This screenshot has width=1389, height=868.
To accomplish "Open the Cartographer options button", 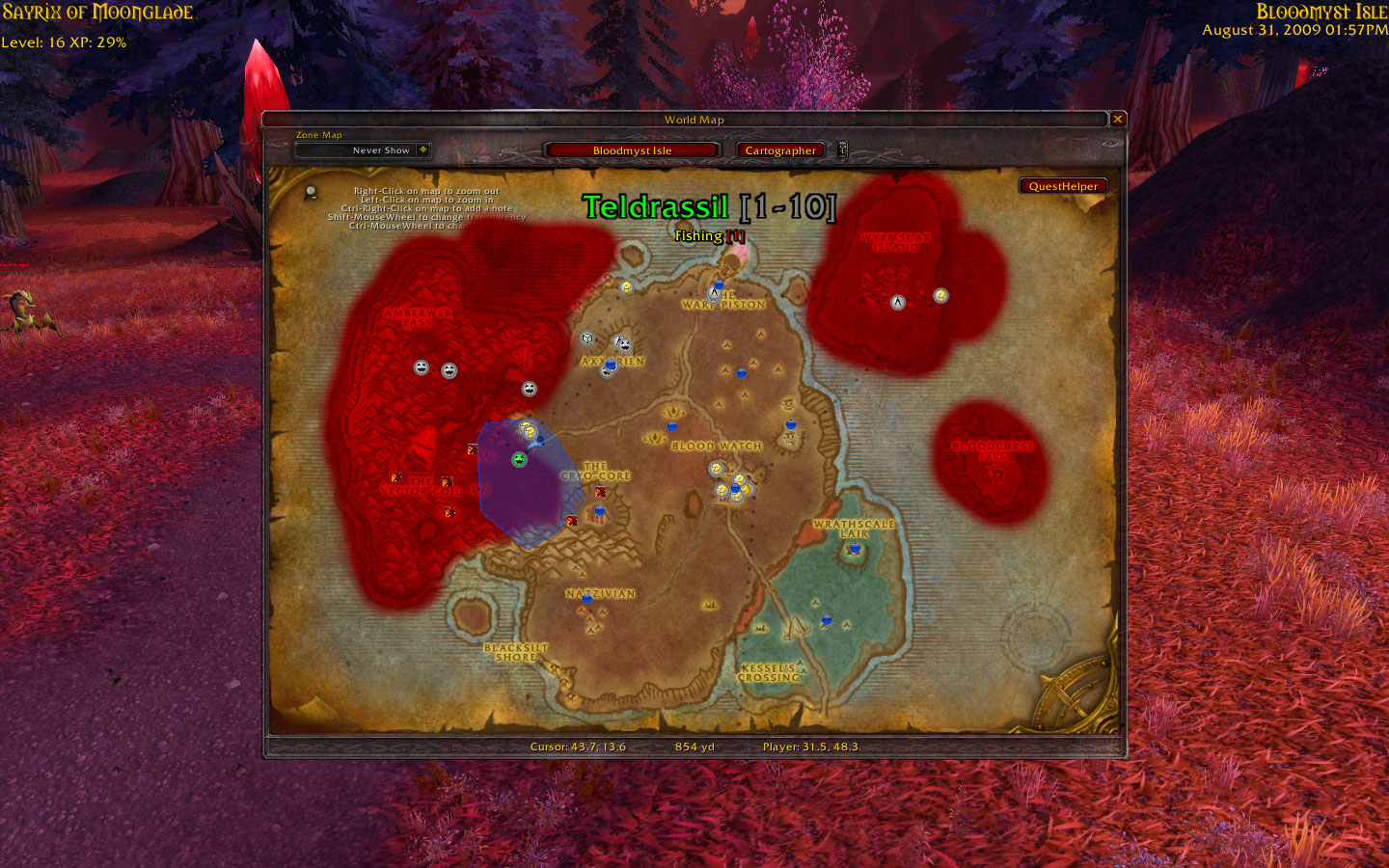I will point(780,150).
